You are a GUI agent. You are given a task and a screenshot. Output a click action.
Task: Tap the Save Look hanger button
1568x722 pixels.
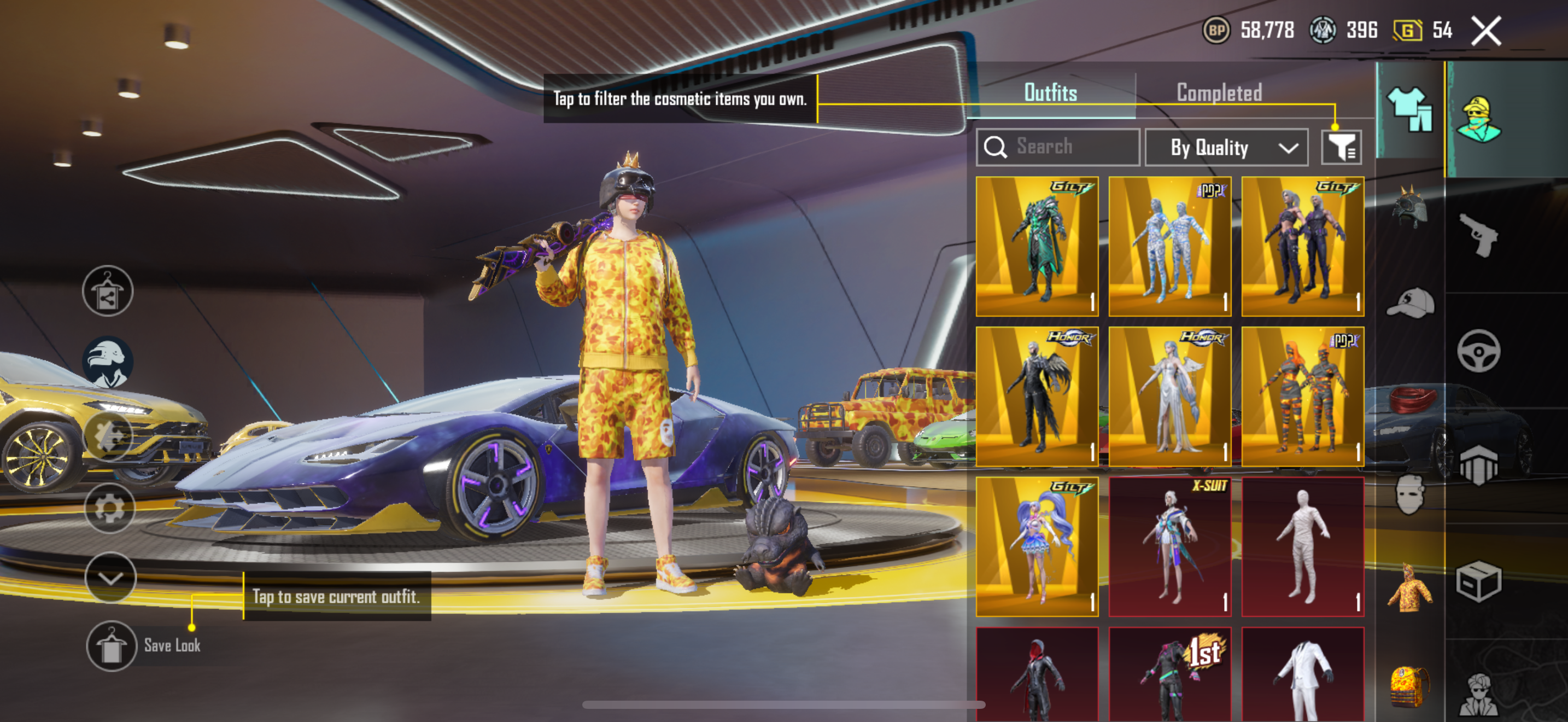pyautogui.click(x=111, y=645)
